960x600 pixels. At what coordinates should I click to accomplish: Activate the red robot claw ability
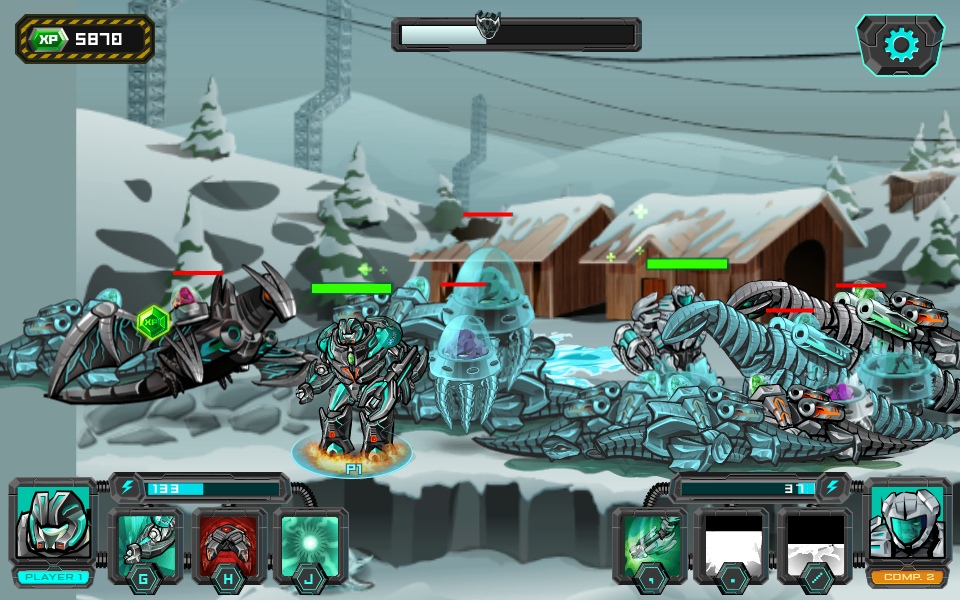click(229, 542)
